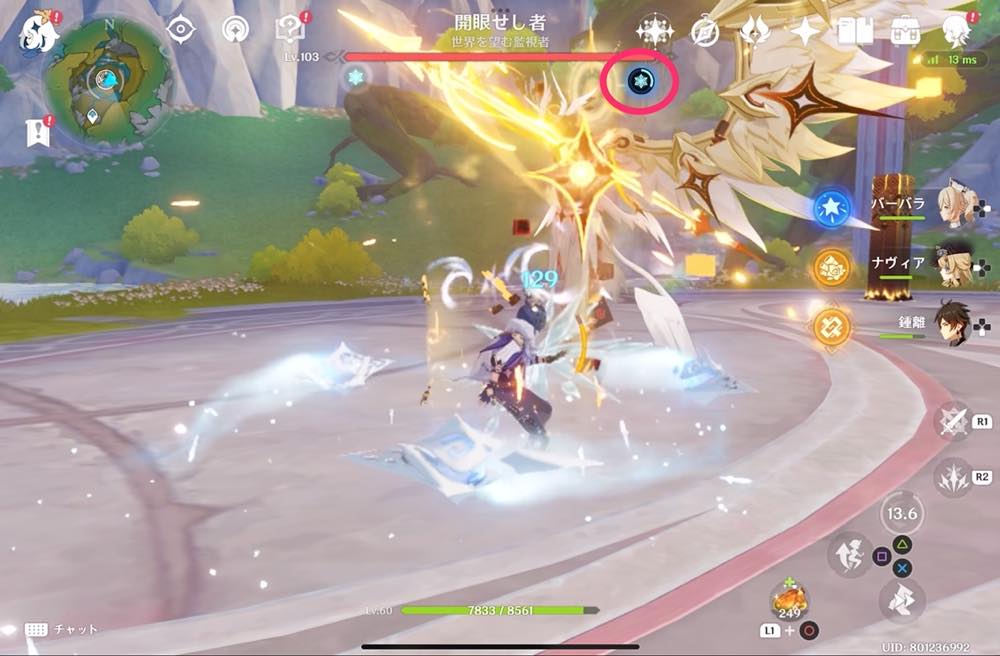The height and width of the screenshot is (656, 1000).
Task: Open the Wish star icon
Action: (x=655, y=31)
